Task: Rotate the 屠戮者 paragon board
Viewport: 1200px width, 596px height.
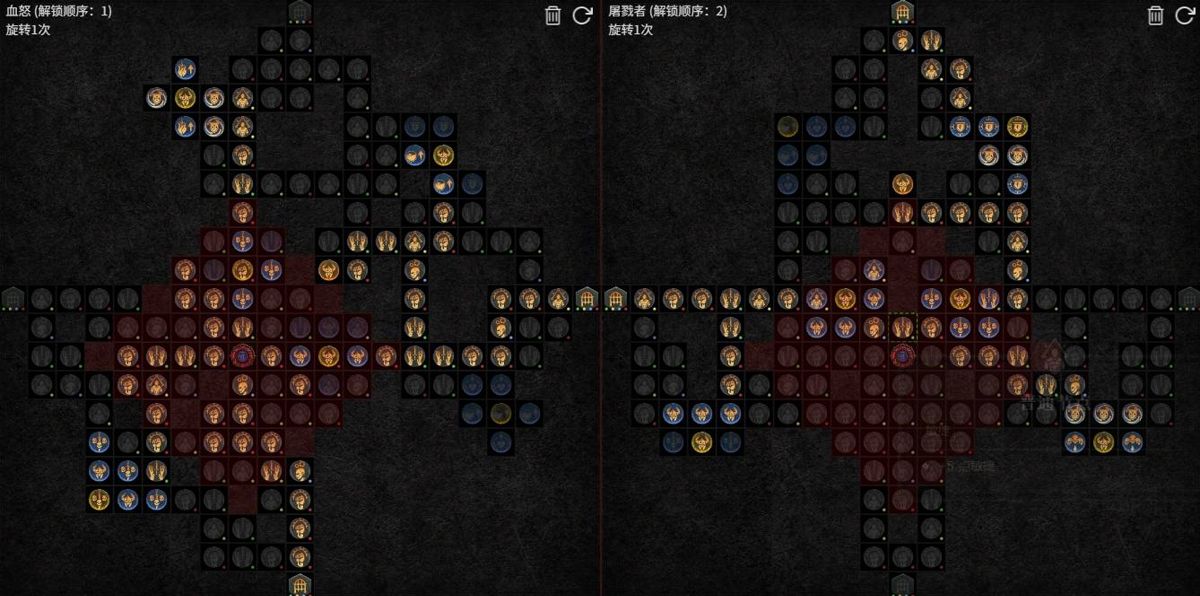Action: [1184, 15]
